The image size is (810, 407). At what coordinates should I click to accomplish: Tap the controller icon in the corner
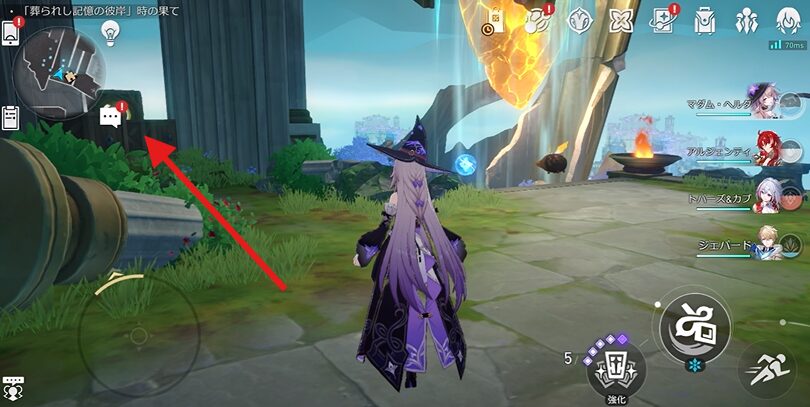pos(14,388)
